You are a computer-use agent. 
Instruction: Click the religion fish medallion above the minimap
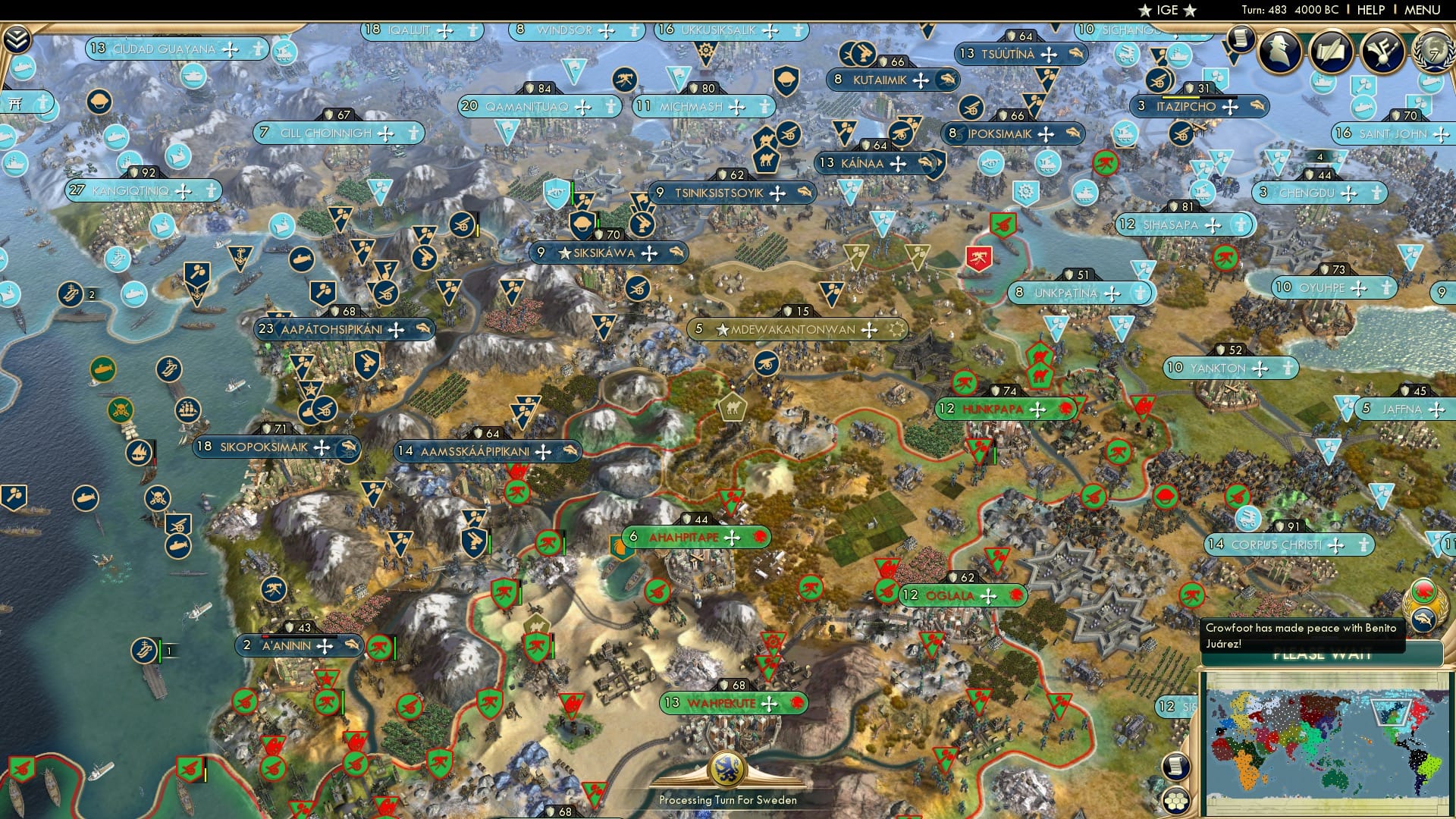(x=1424, y=619)
